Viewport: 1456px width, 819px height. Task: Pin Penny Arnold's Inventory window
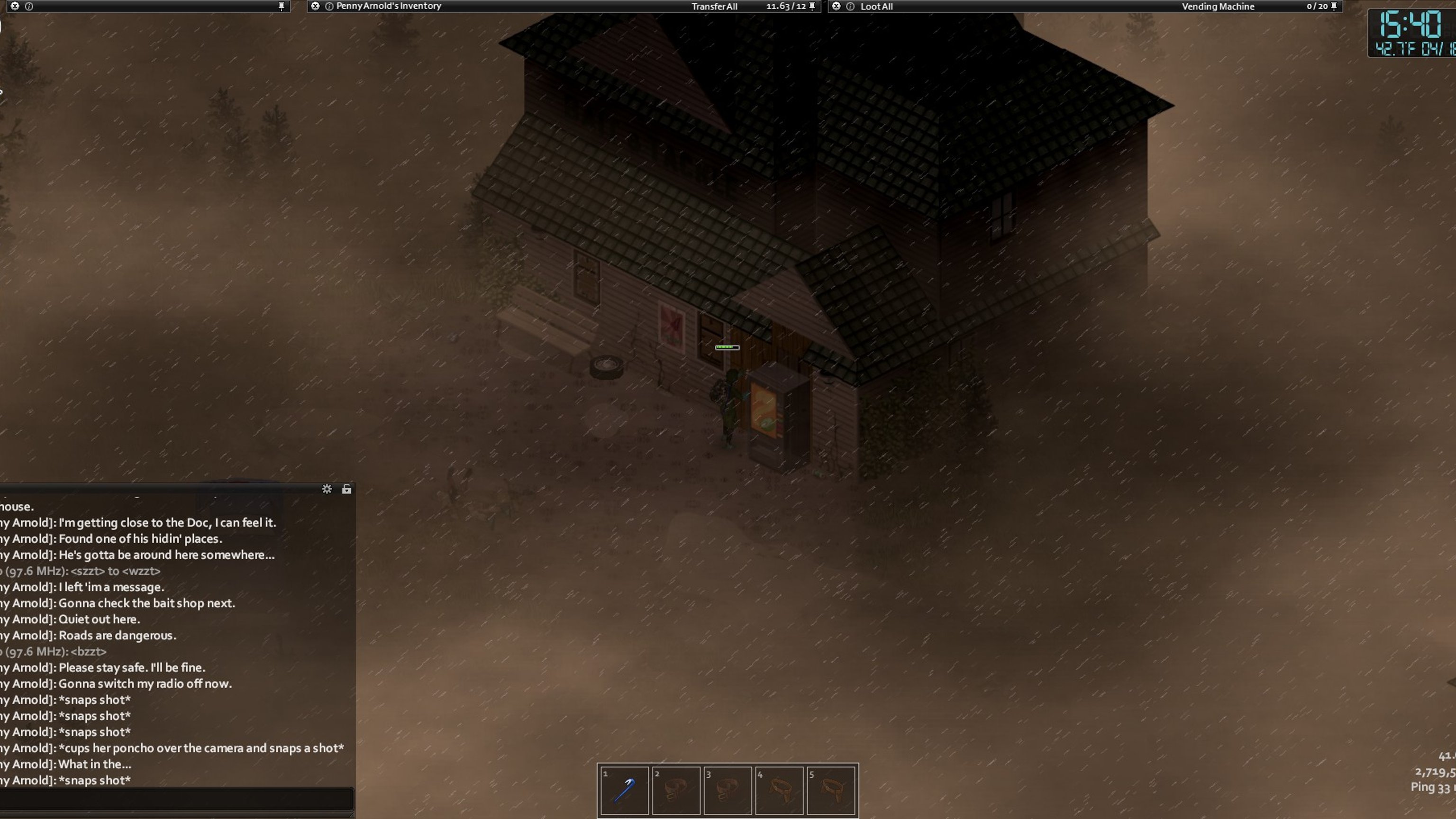click(x=812, y=6)
